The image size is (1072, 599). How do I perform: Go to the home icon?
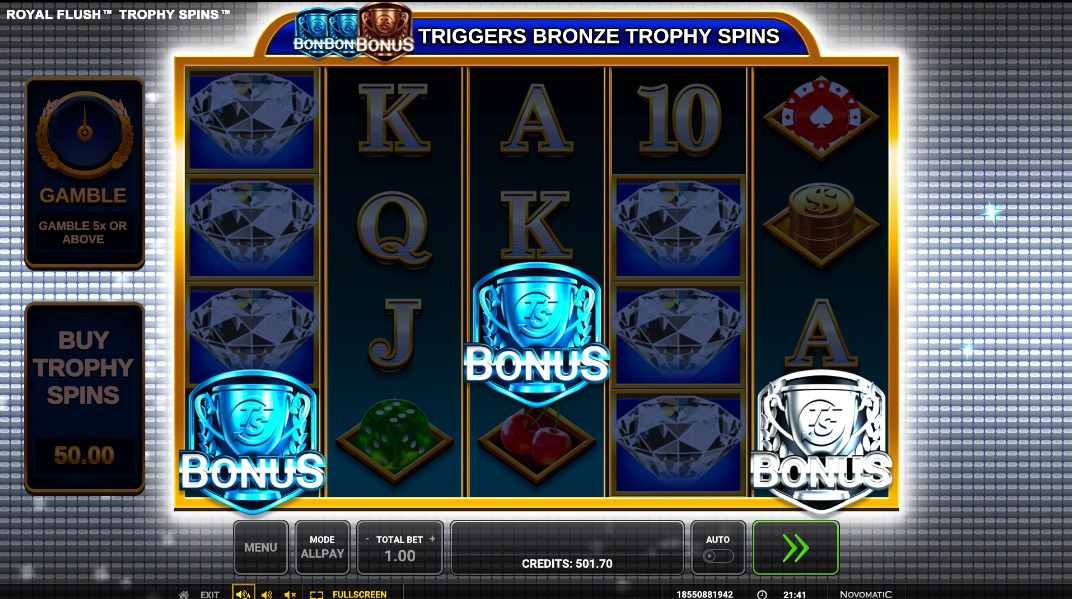[x=184, y=594]
